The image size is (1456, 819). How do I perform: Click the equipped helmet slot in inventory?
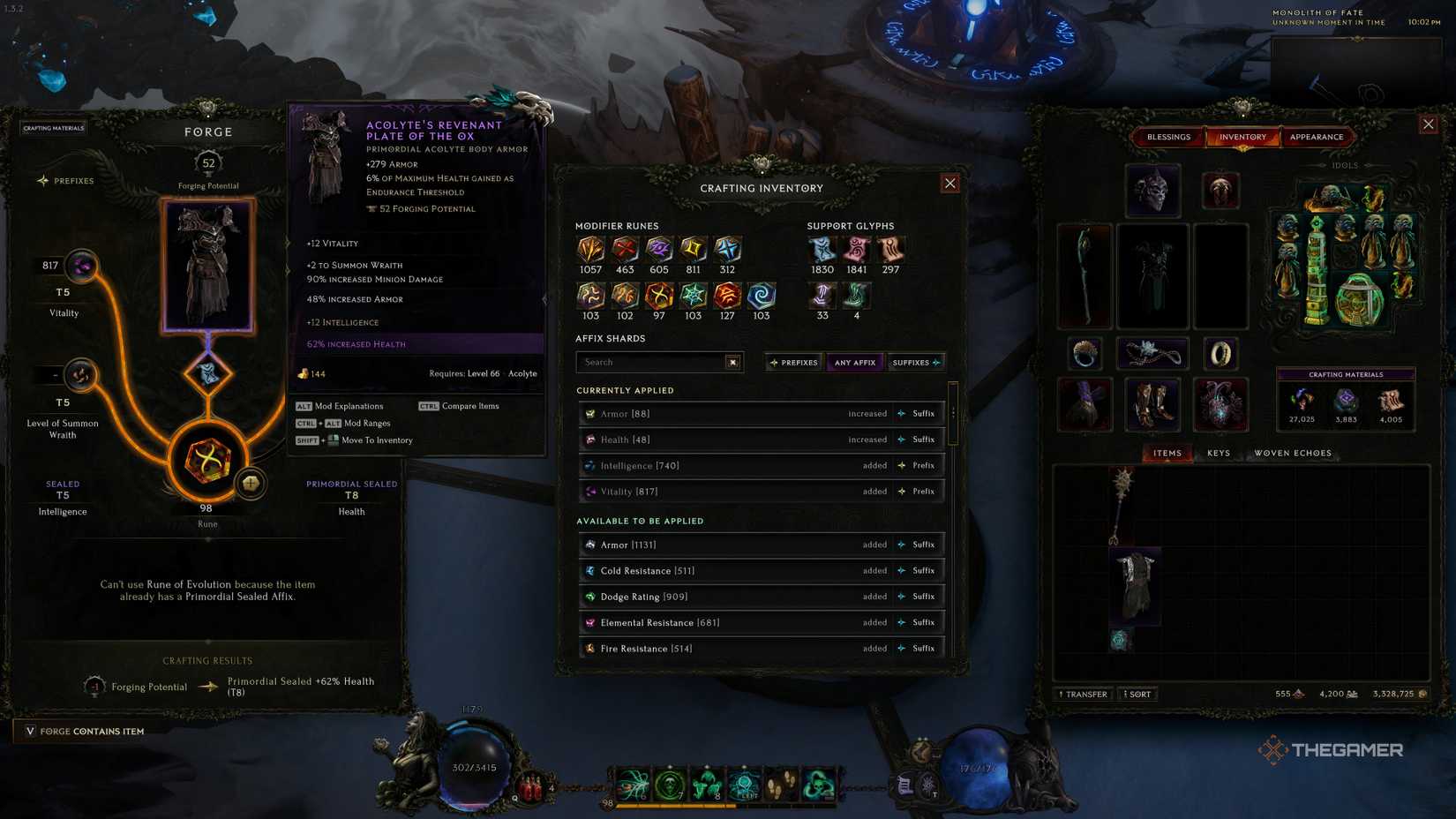(x=1152, y=191)
